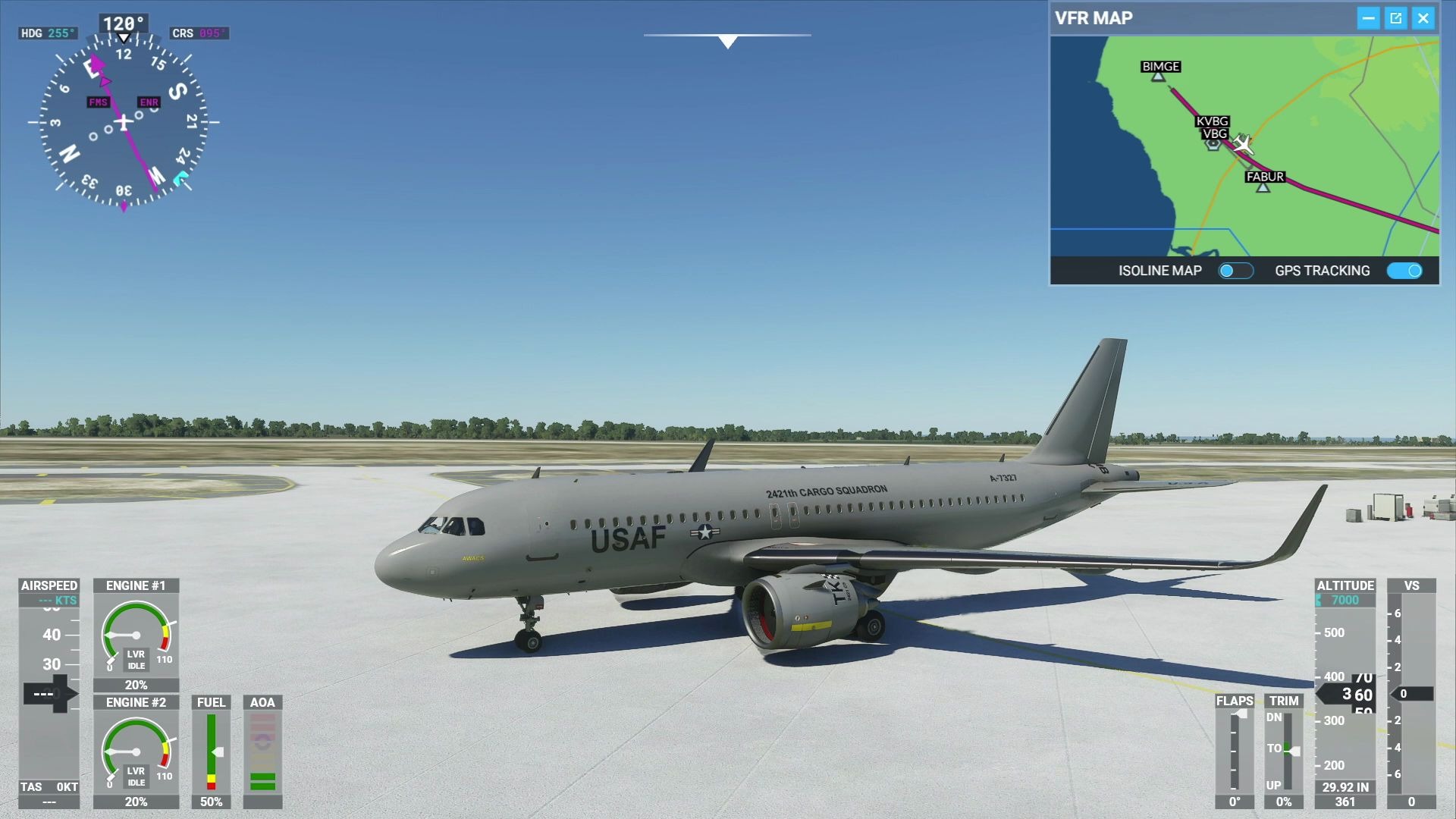Select the aircraft symbol on the VFR map
This screenshot has height=819, width=1456.
click(x=1242, y=144)
